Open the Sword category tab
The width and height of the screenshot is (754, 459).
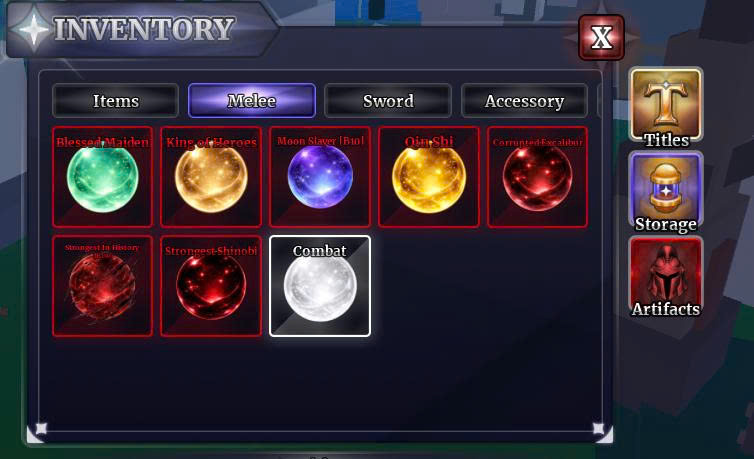(x=388, y=101)
